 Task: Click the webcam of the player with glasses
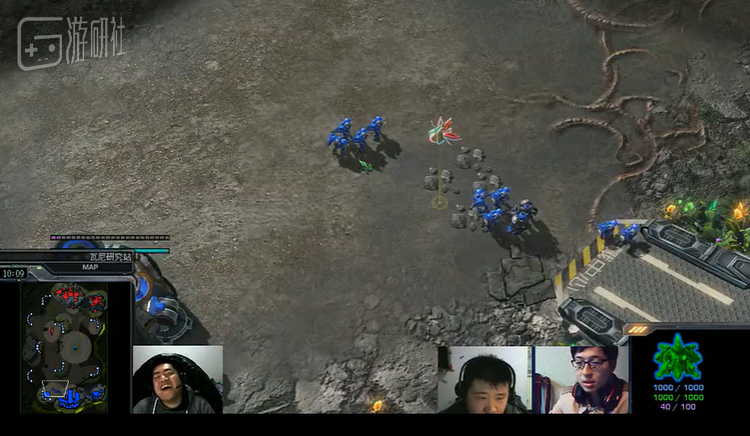(x=581, y=380)
